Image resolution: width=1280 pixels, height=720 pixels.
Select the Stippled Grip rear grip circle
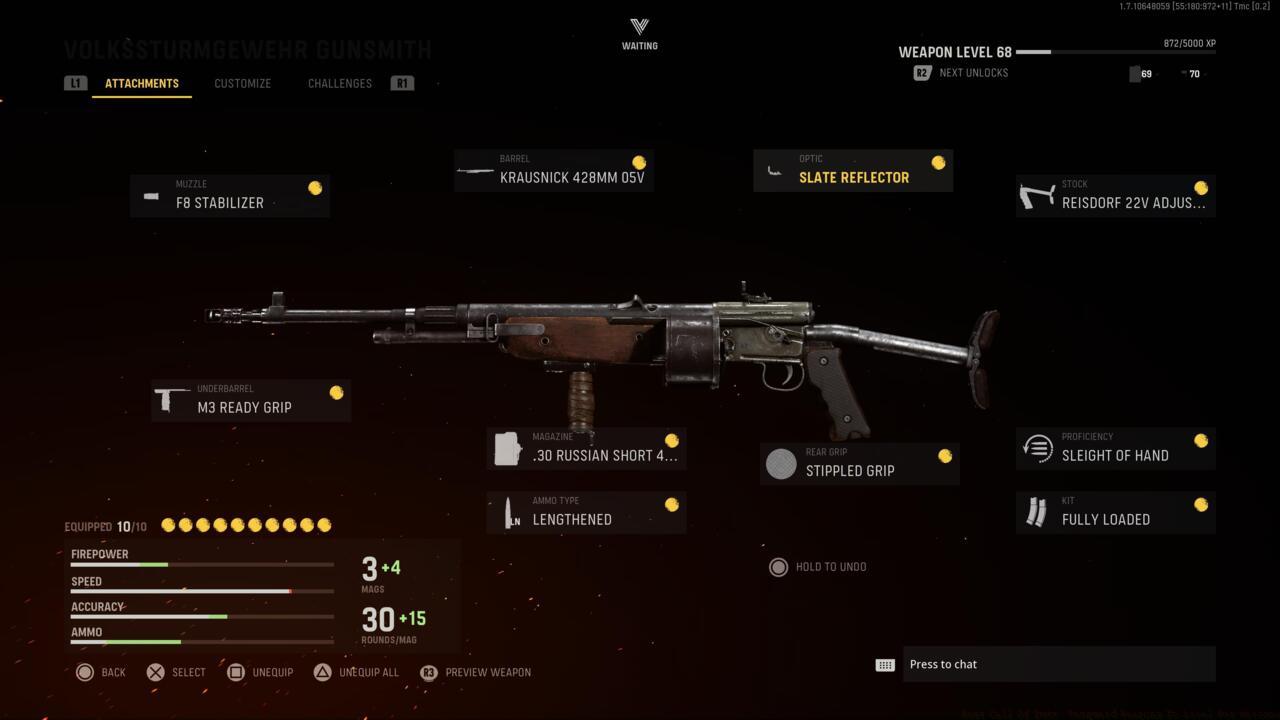click(x=780, y=463)
